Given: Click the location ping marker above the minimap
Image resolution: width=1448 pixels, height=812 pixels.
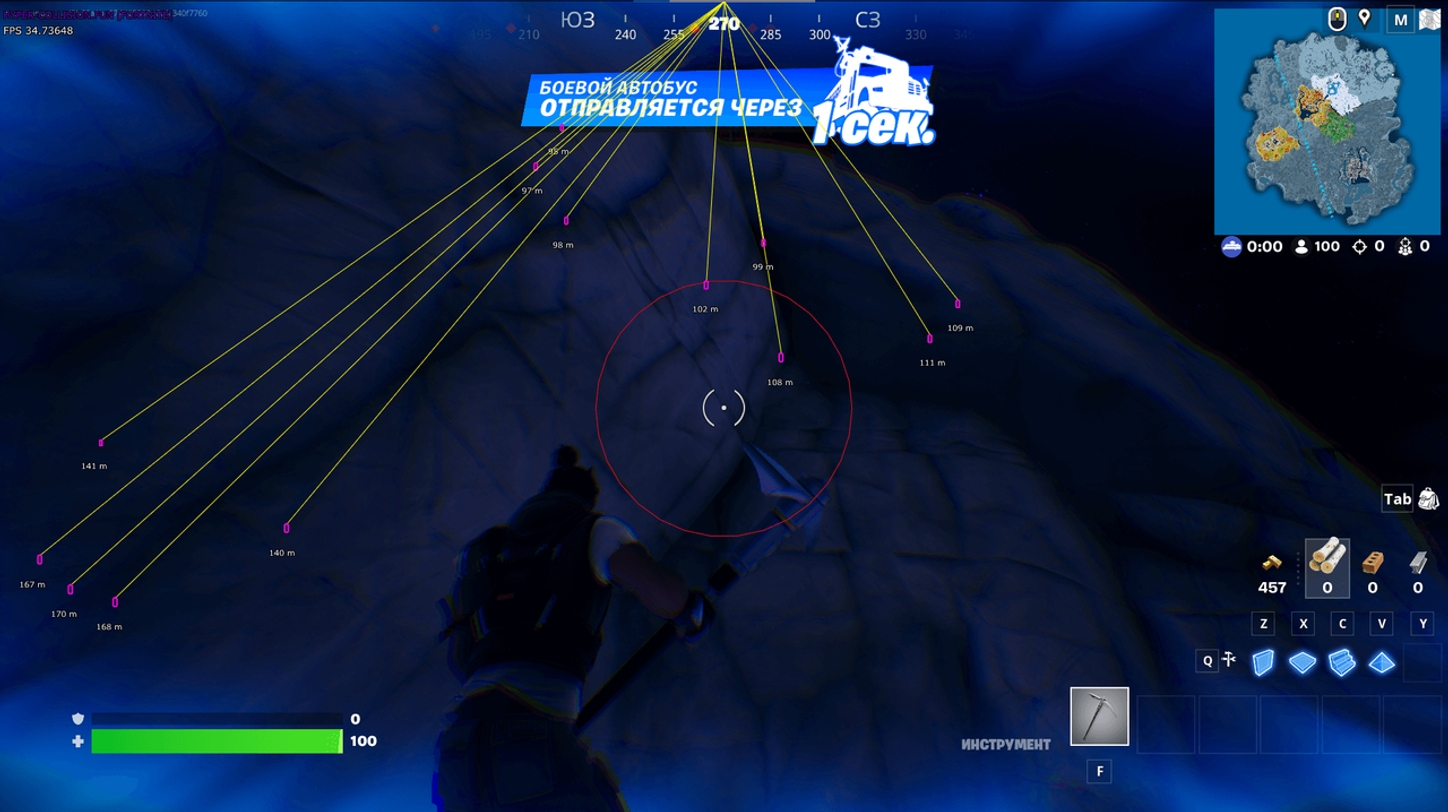Looking at the screenshot, I should pyautogui.click(x=1365, y=17).
